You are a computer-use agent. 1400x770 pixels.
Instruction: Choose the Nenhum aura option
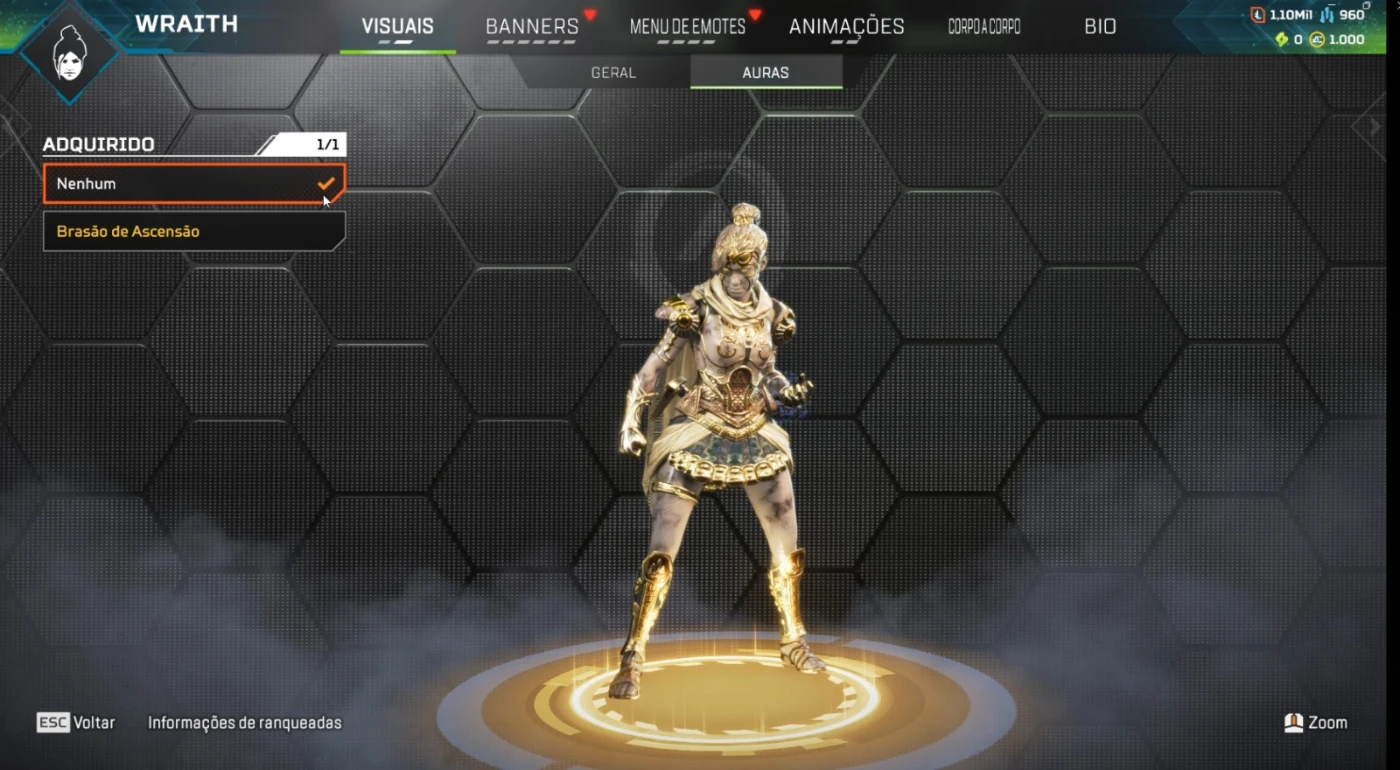194,184
